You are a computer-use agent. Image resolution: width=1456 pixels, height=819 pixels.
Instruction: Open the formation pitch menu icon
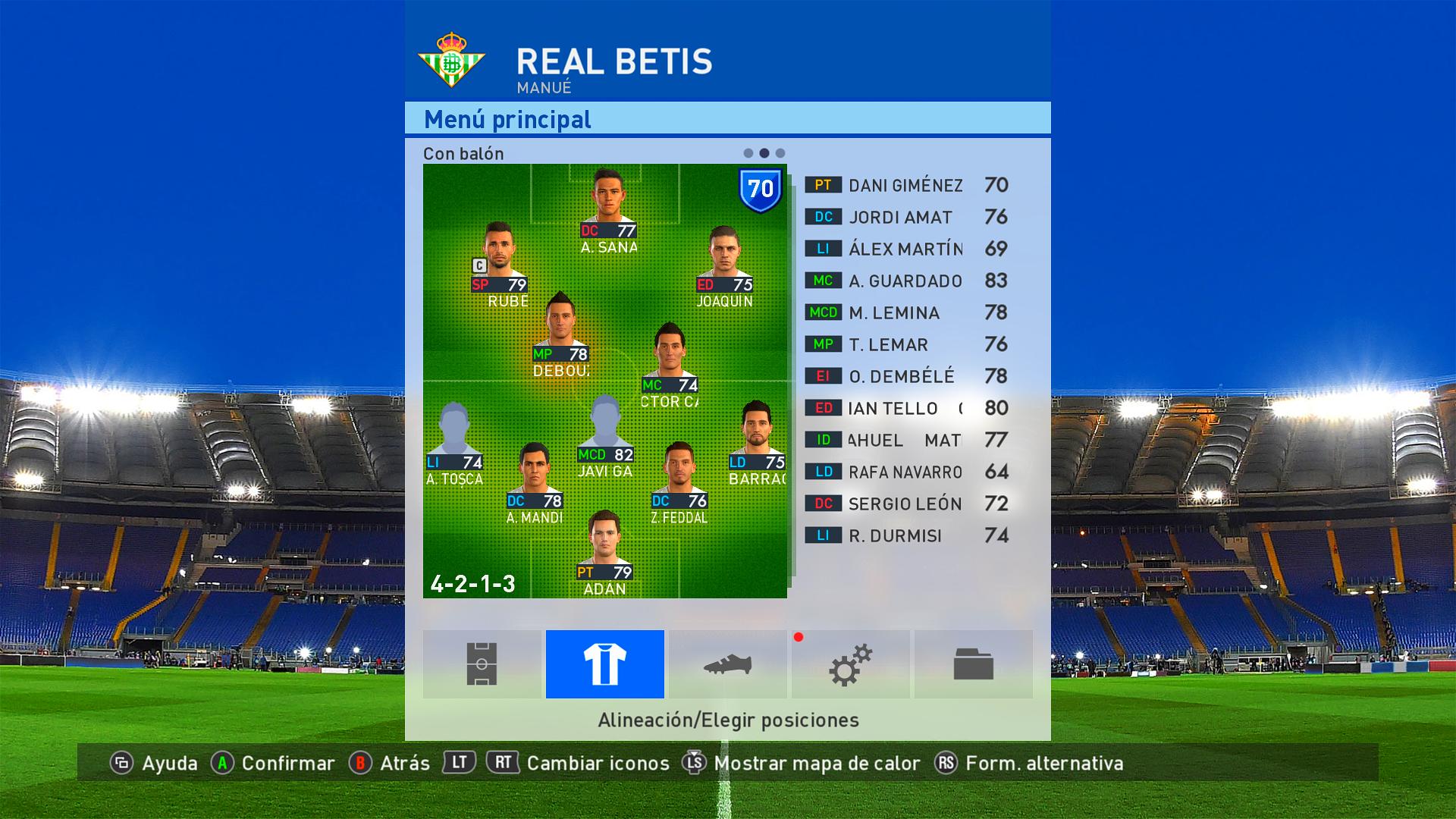pyautogui.click(x=482, y=664)
